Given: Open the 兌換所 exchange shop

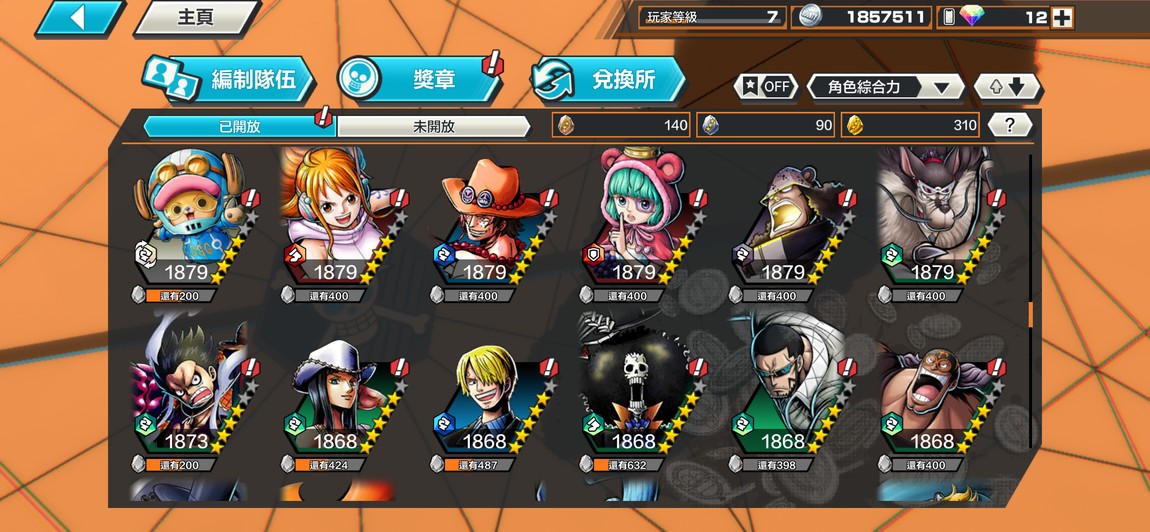Looking at the screenshot, I should pyautogui.click(x=608, y=80).
